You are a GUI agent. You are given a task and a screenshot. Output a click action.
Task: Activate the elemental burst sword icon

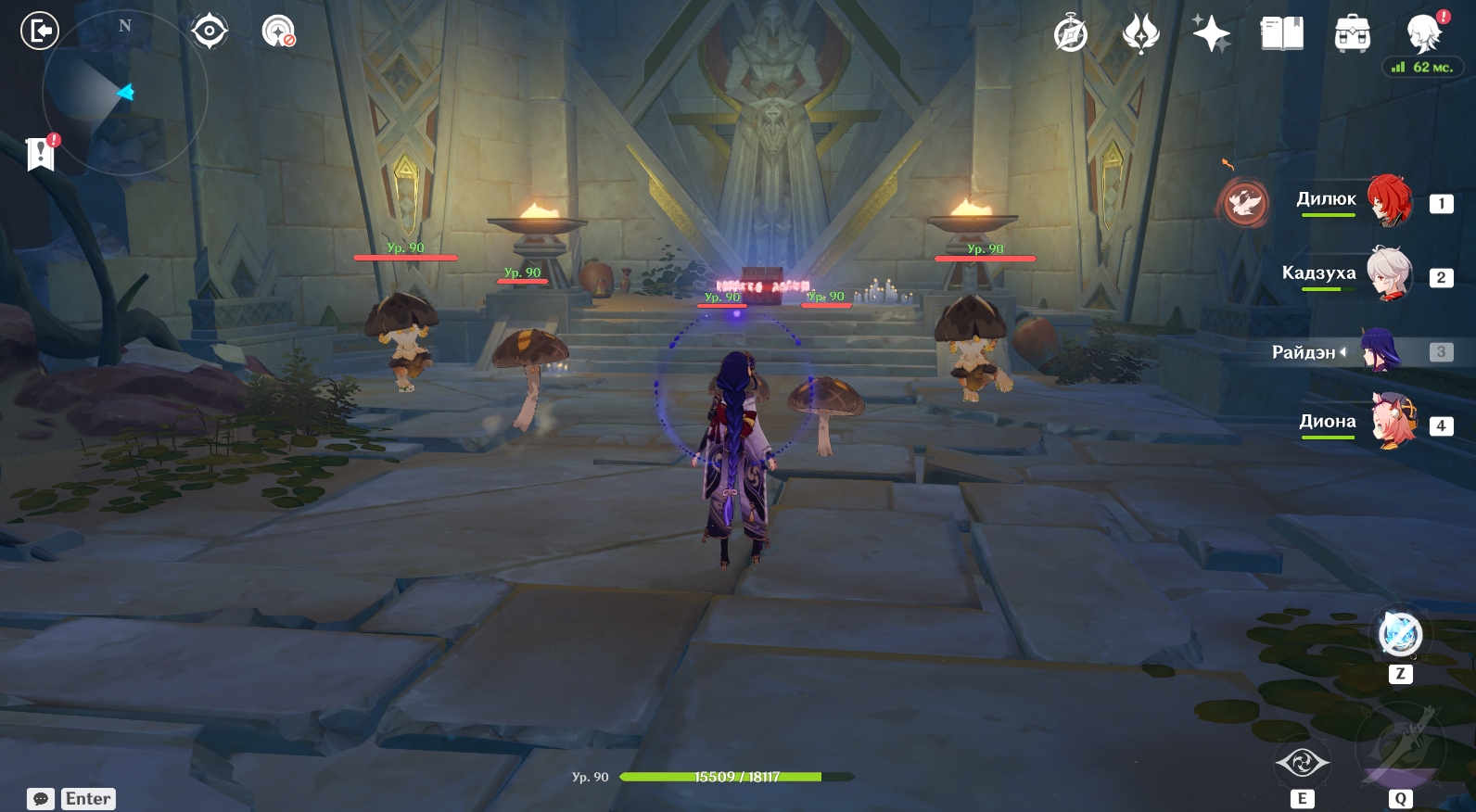tap(1400, 747)
